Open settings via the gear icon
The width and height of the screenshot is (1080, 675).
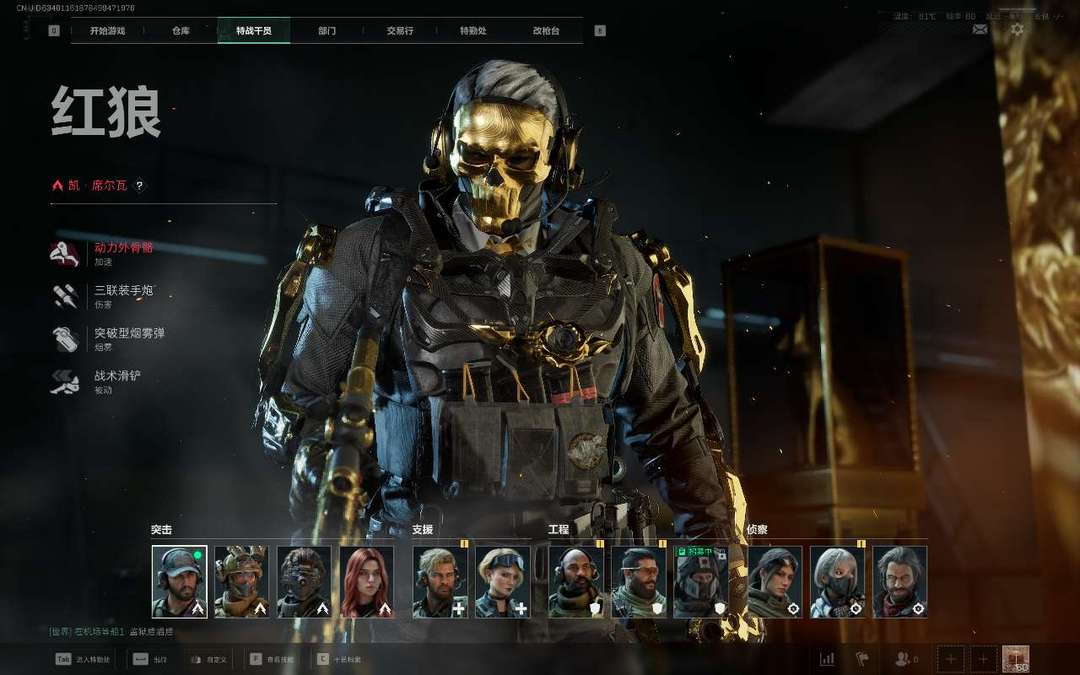point(1017,29)
